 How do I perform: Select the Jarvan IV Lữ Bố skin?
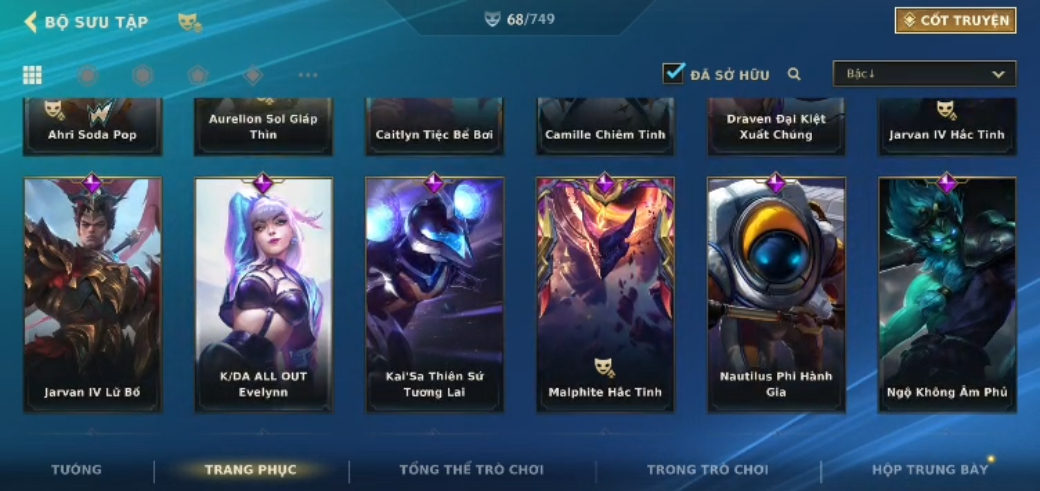point(92,294)
